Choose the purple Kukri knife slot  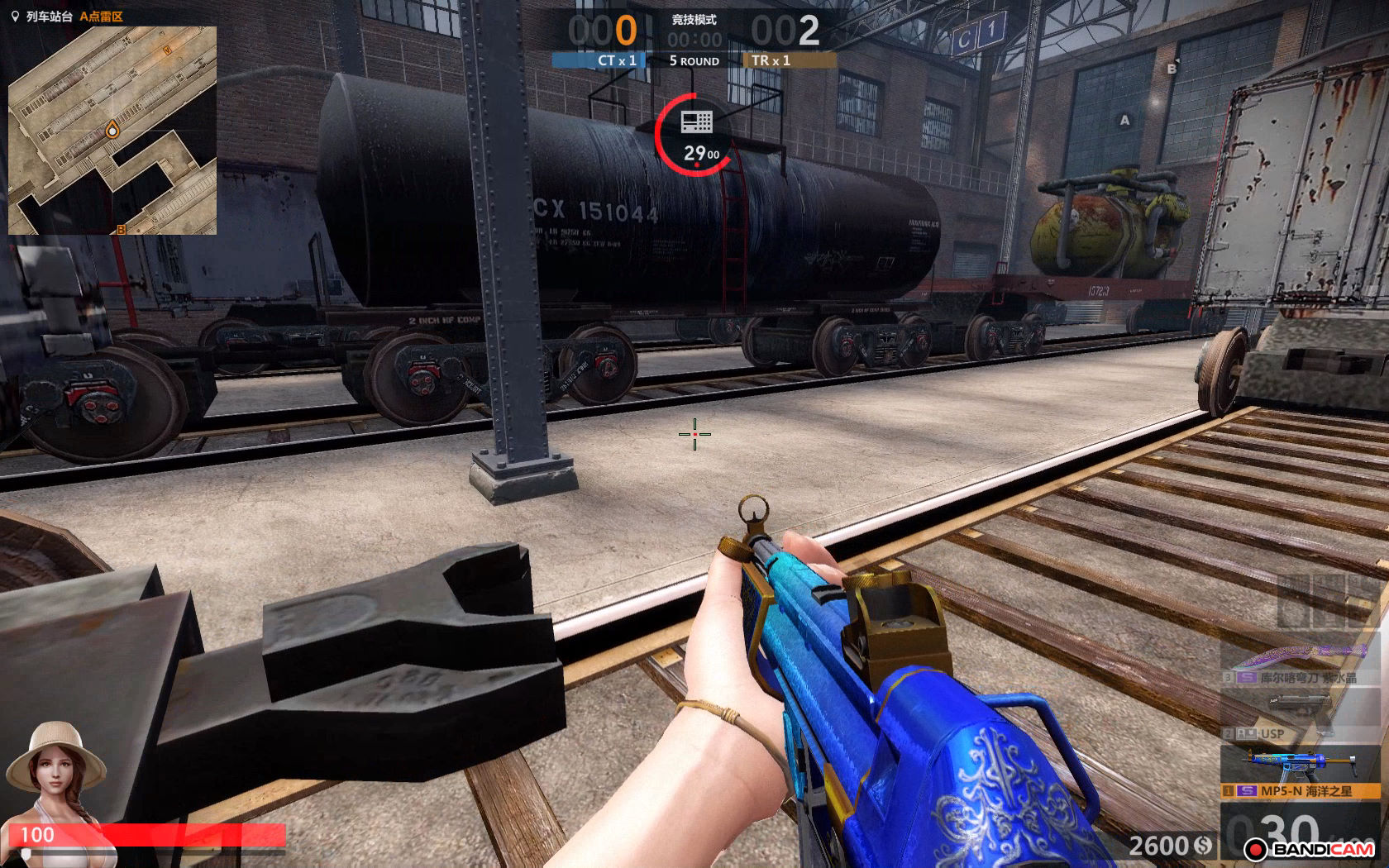pyautogui.click(x=1301, y=665)
